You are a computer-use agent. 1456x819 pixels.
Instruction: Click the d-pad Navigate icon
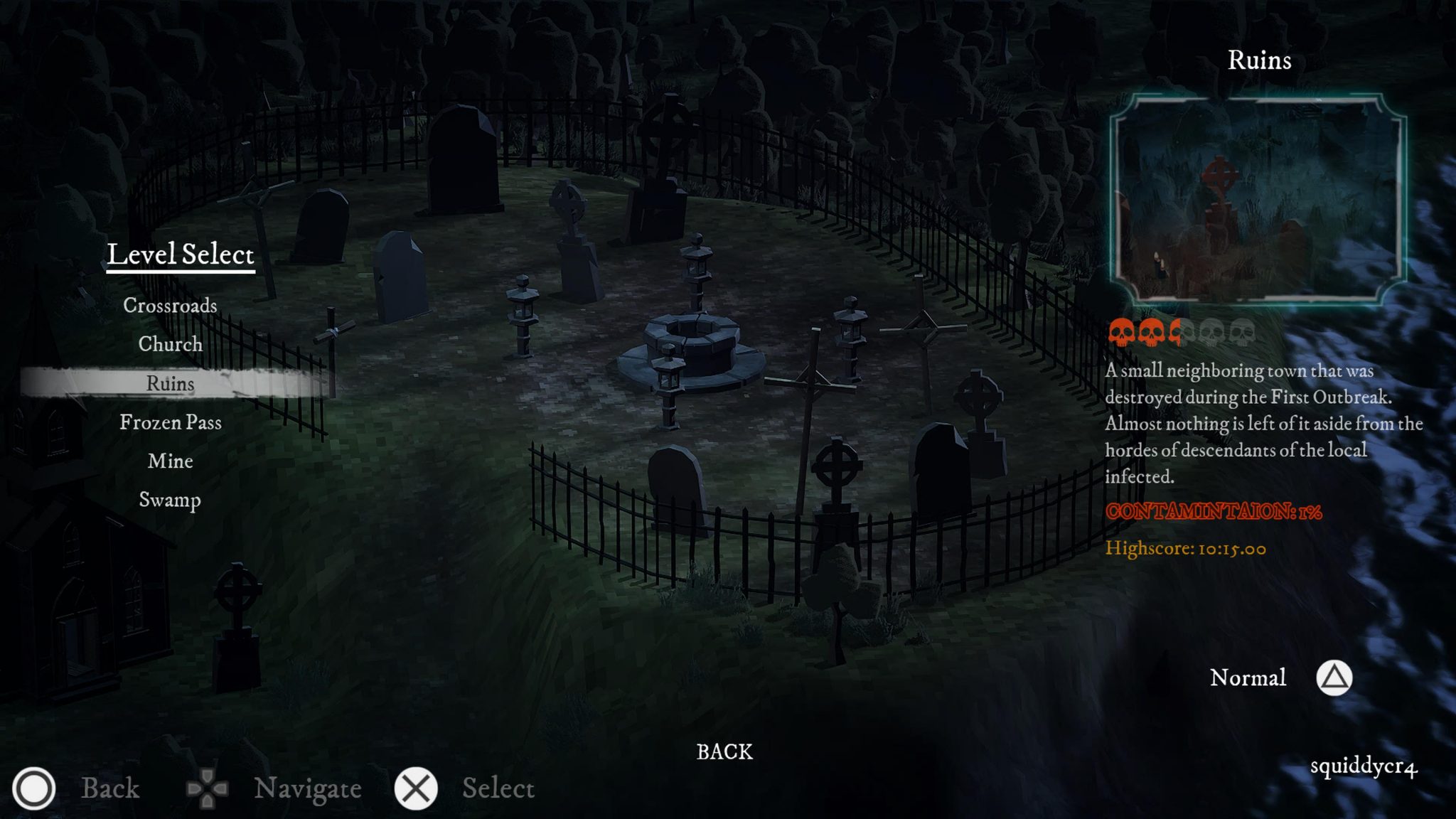coord(207,789)
